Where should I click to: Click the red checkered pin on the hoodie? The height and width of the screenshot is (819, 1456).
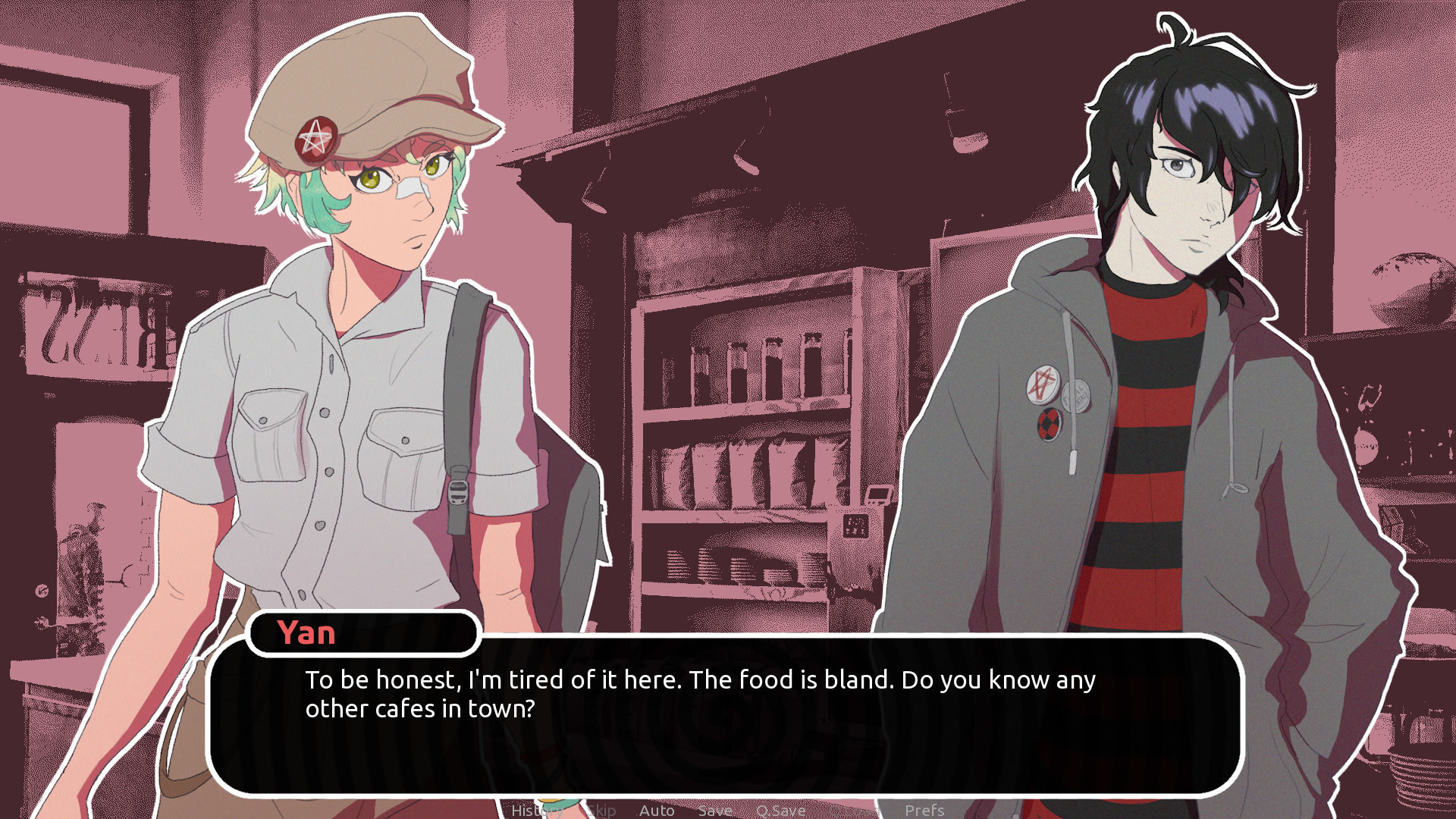1049,425
